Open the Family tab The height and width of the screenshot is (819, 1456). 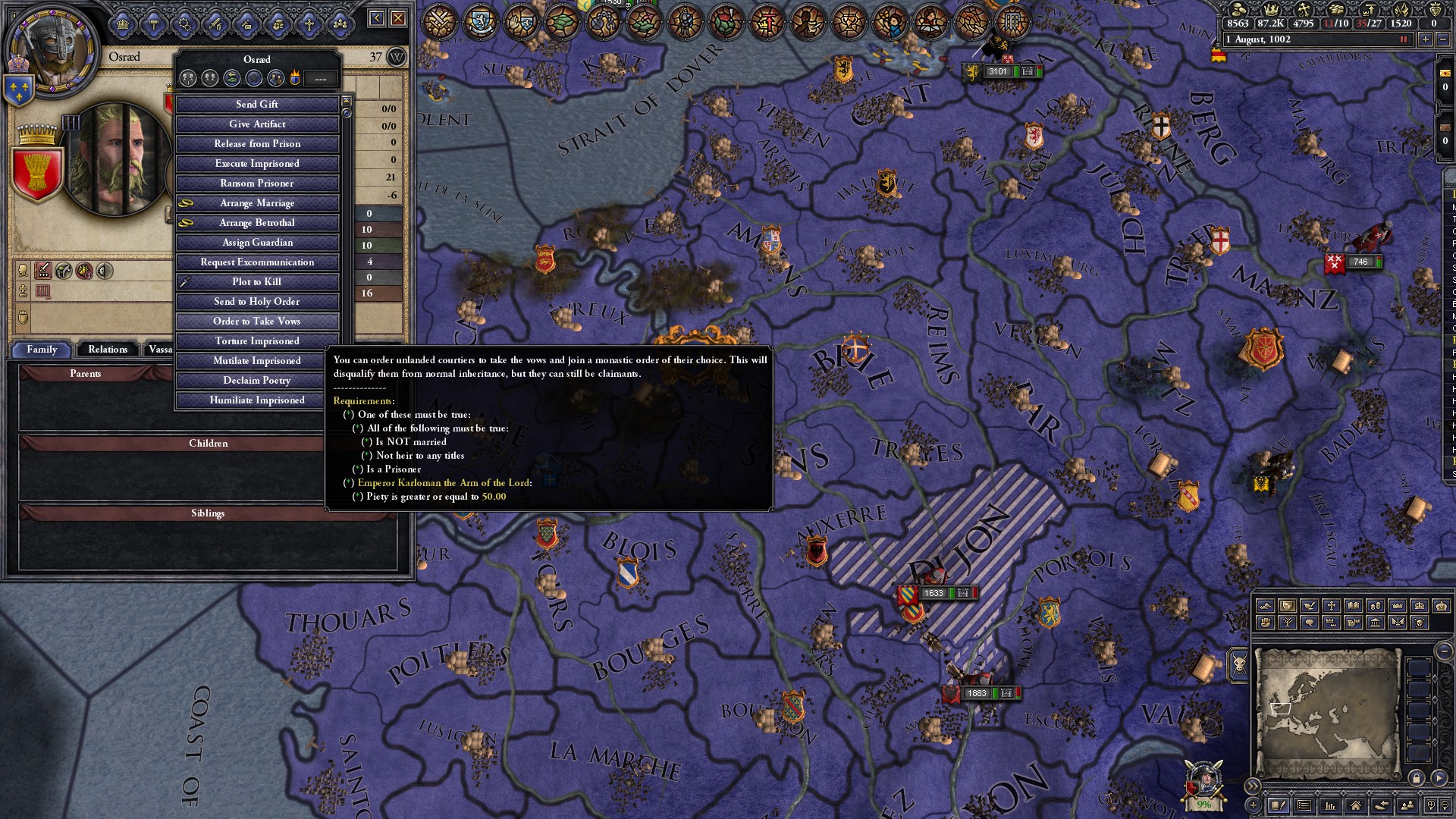42,350
